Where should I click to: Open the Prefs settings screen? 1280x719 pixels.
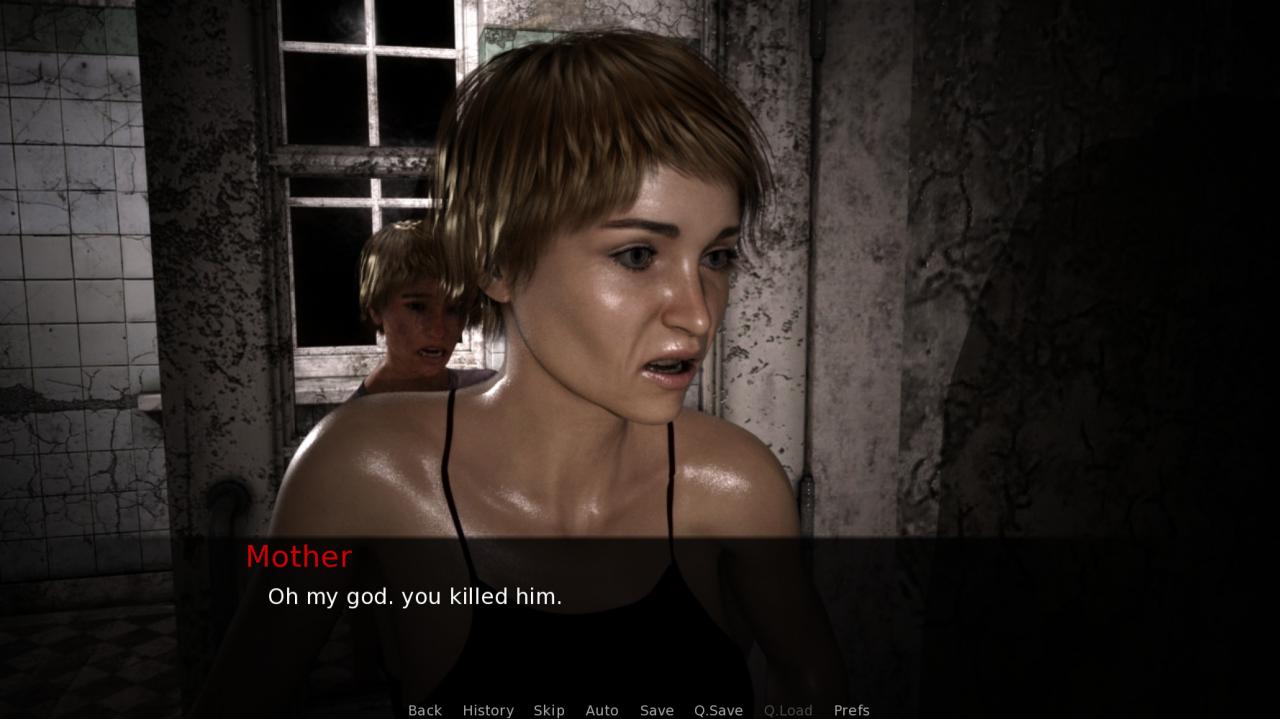[852, 710]
